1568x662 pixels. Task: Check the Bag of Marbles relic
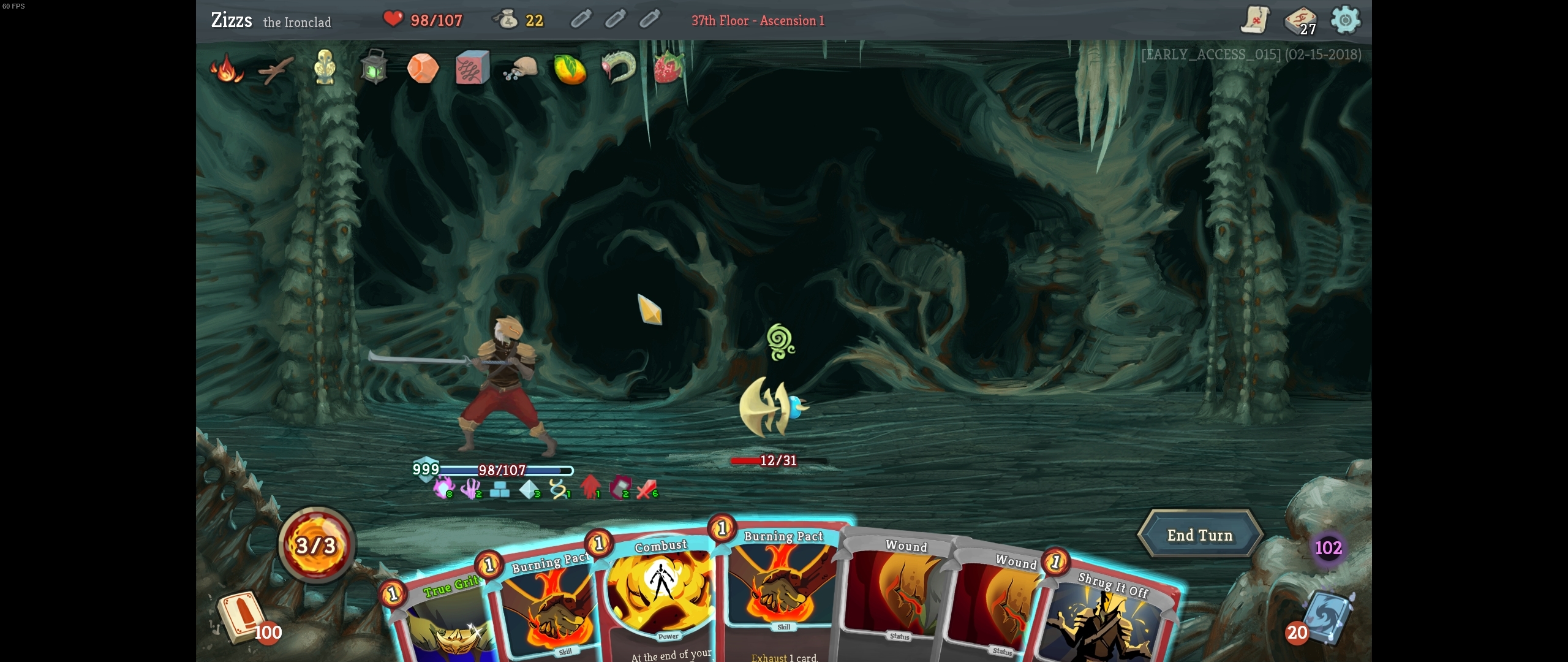click(521, 69)
